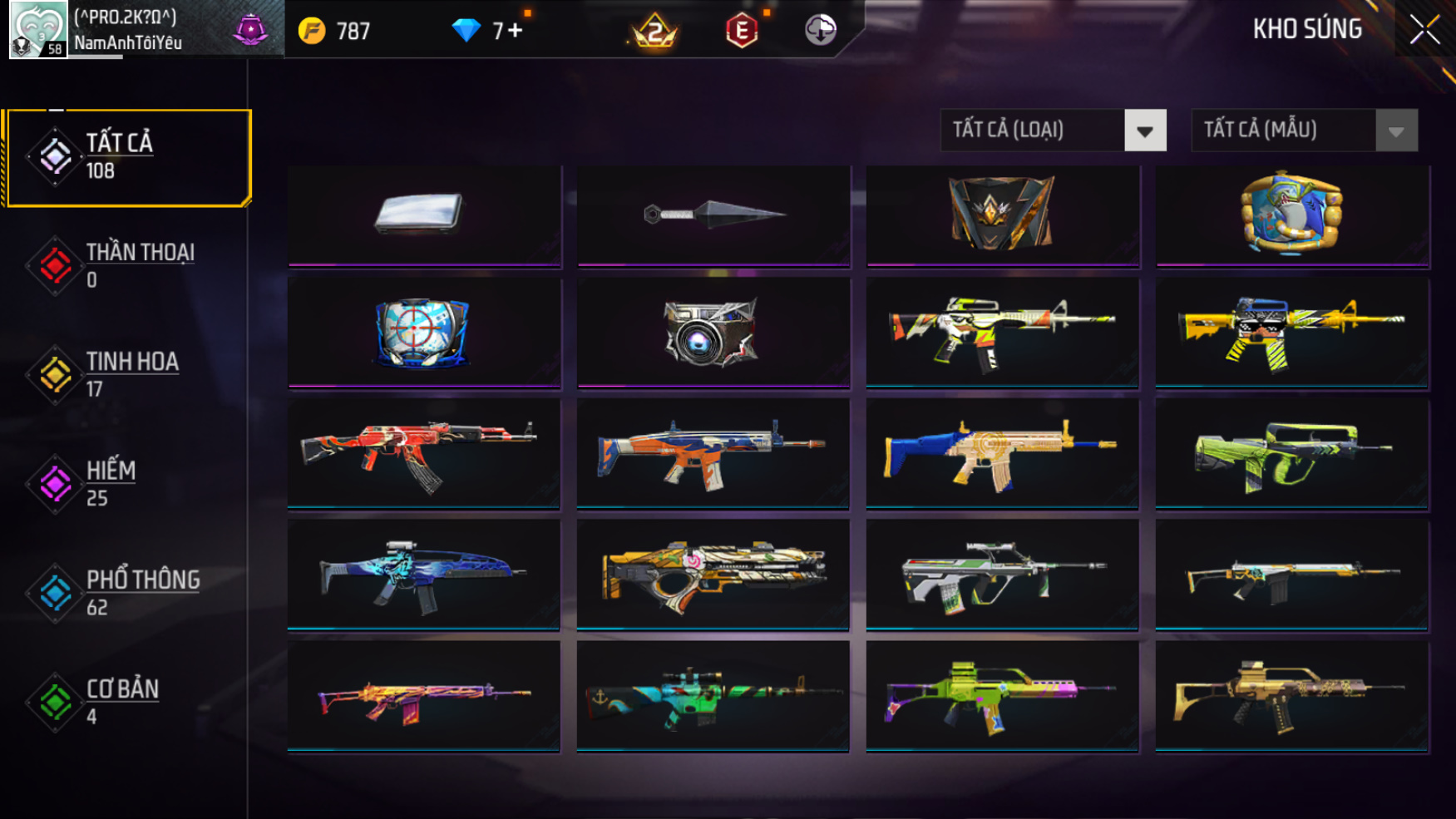The width and height of the screenshot is (1456, 819).
Task: Pick the blue and tan SCAR skin
Action: coord(1002,453)
